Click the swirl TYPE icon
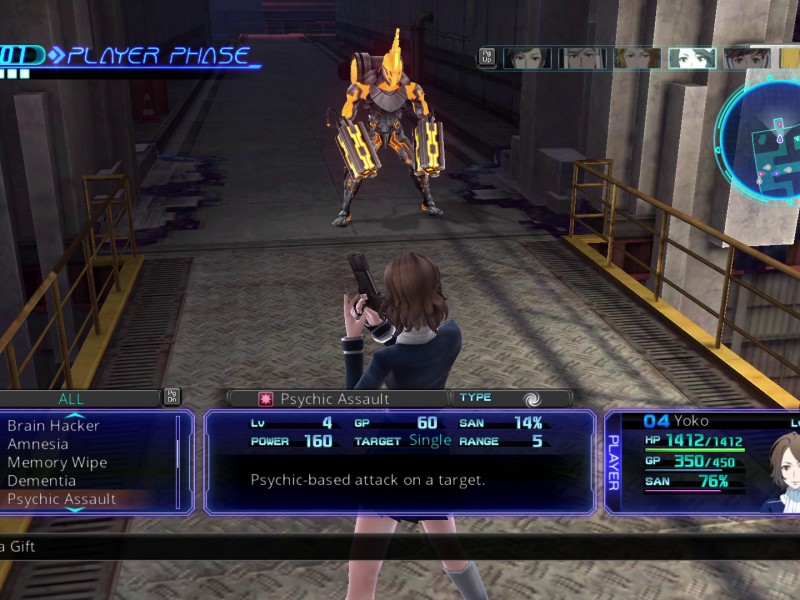The height and width of the screenshot is (600, 800). (532, 398)
